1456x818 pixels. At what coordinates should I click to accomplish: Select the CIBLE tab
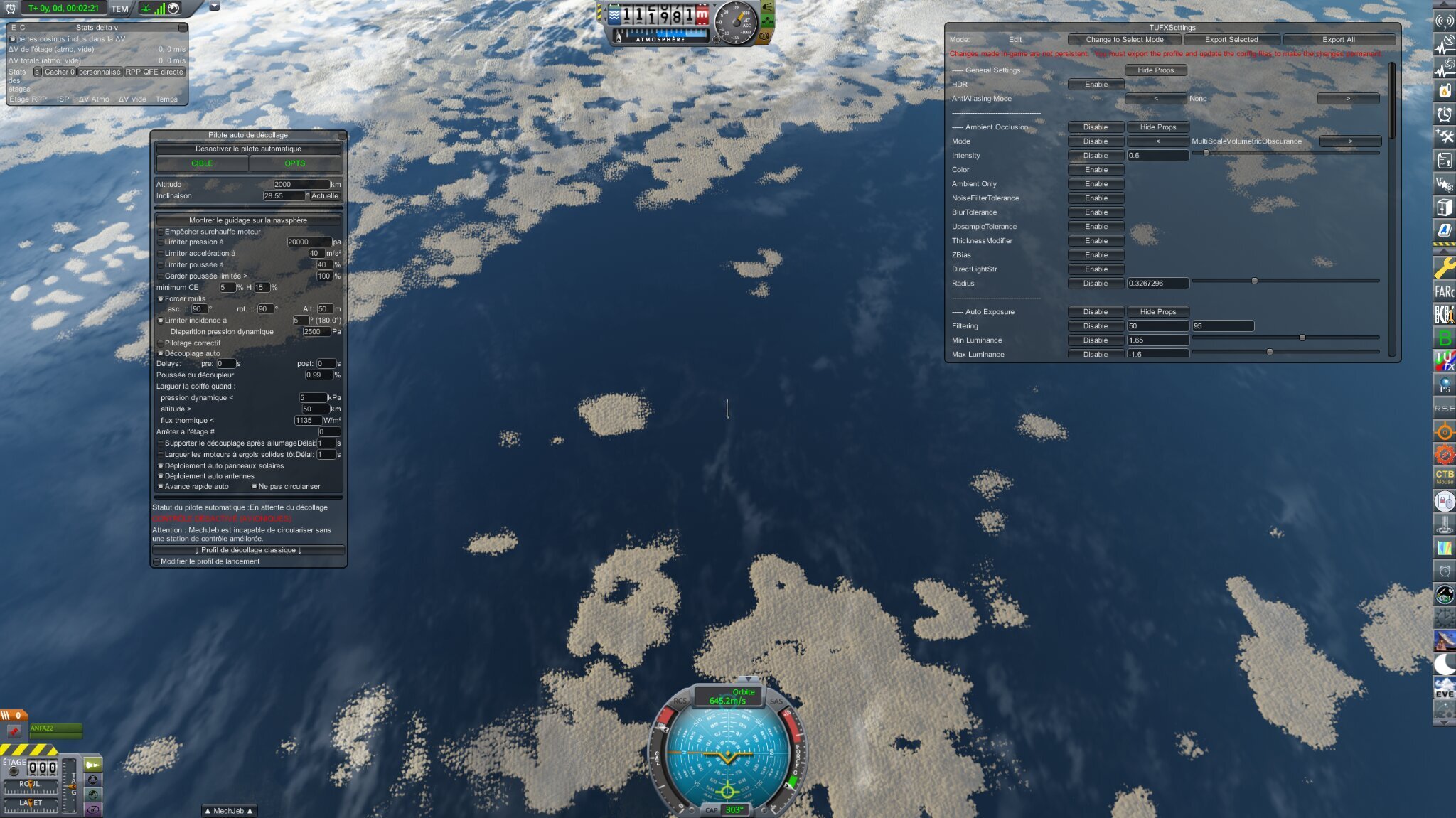point(201,163)
